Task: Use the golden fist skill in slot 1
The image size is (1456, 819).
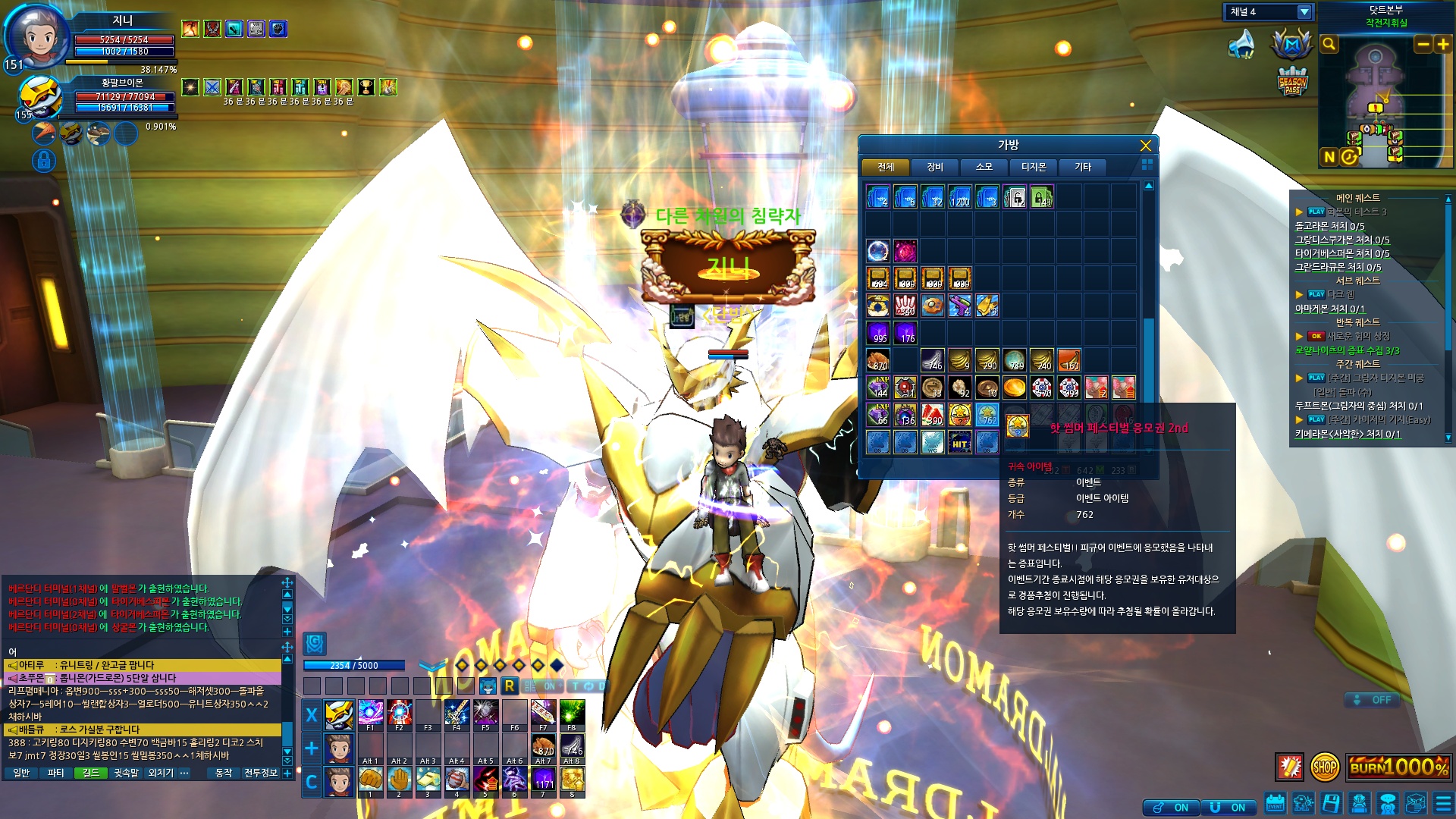Action: tap(370, 780)
